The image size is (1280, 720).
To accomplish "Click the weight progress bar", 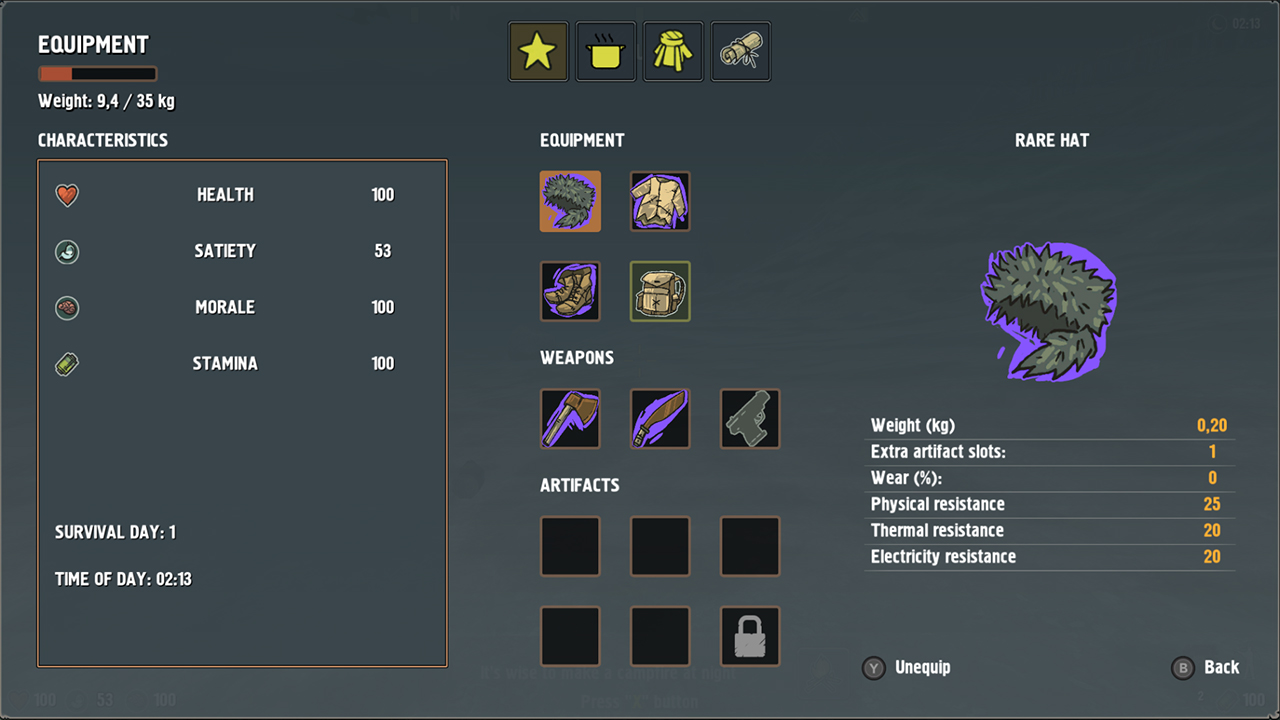I will point(97,72).
